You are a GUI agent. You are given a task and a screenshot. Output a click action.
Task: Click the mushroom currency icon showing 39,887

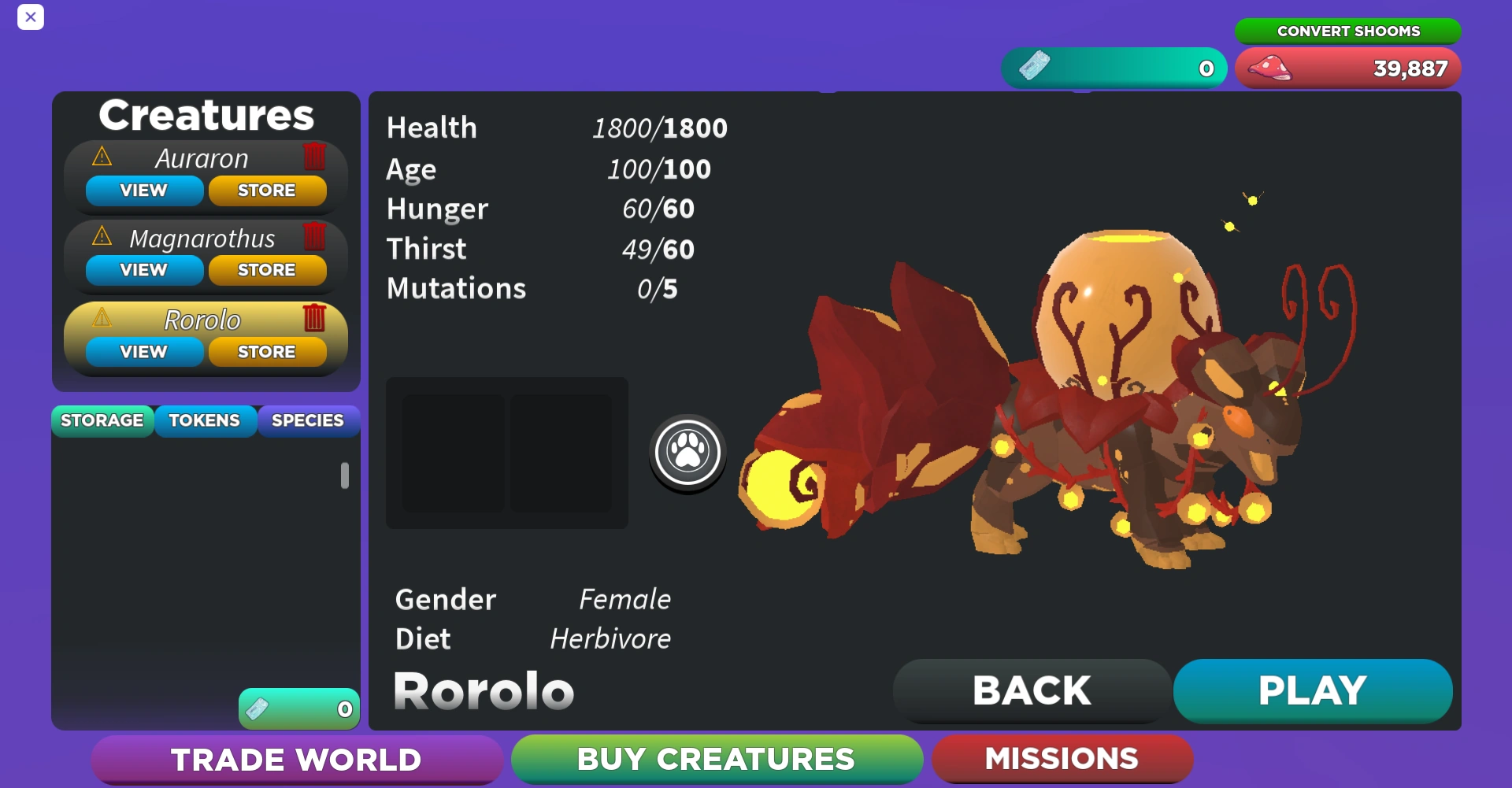click(1271, 68)
